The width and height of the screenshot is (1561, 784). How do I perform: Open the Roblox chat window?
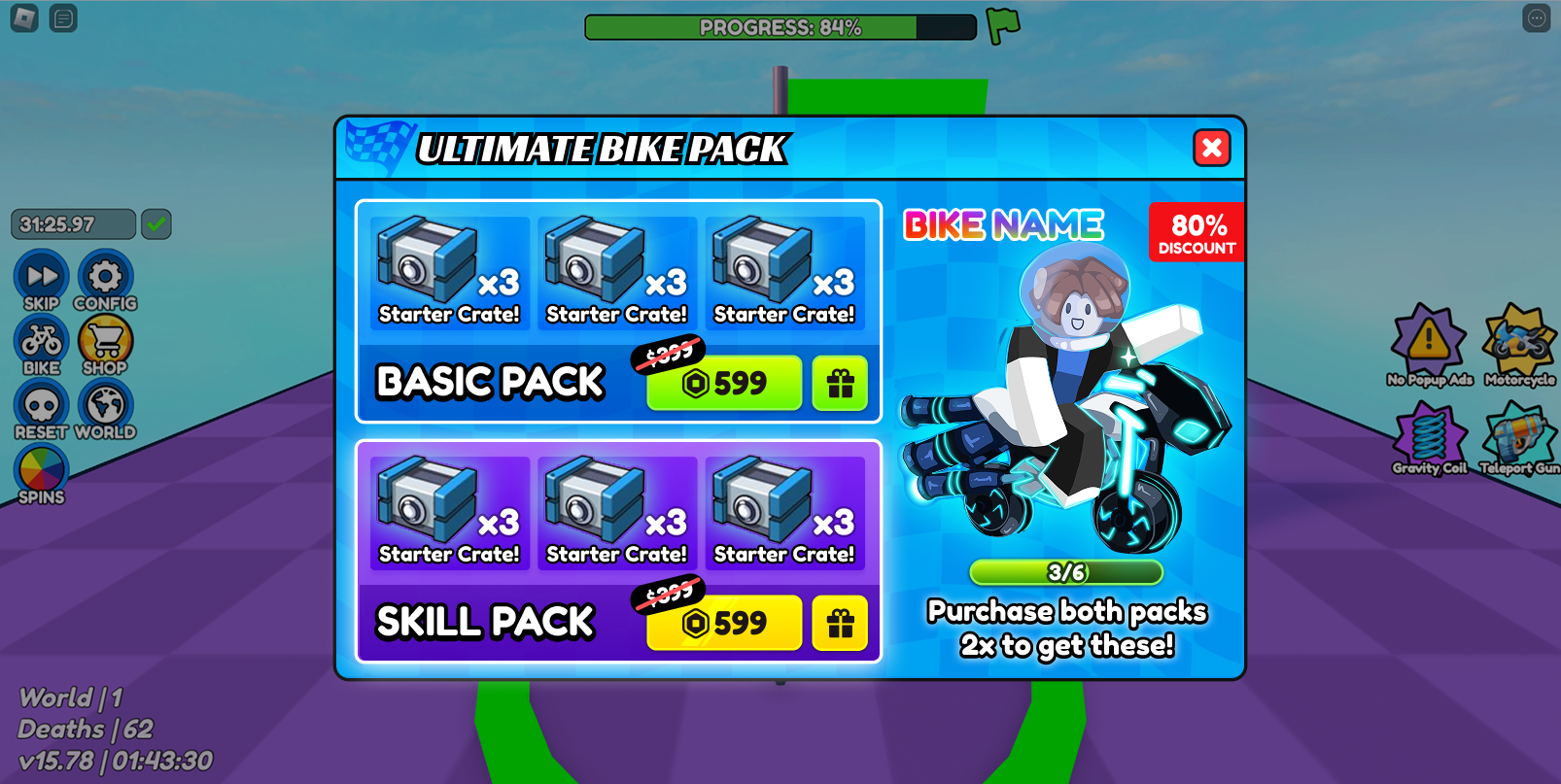[63, 18]
